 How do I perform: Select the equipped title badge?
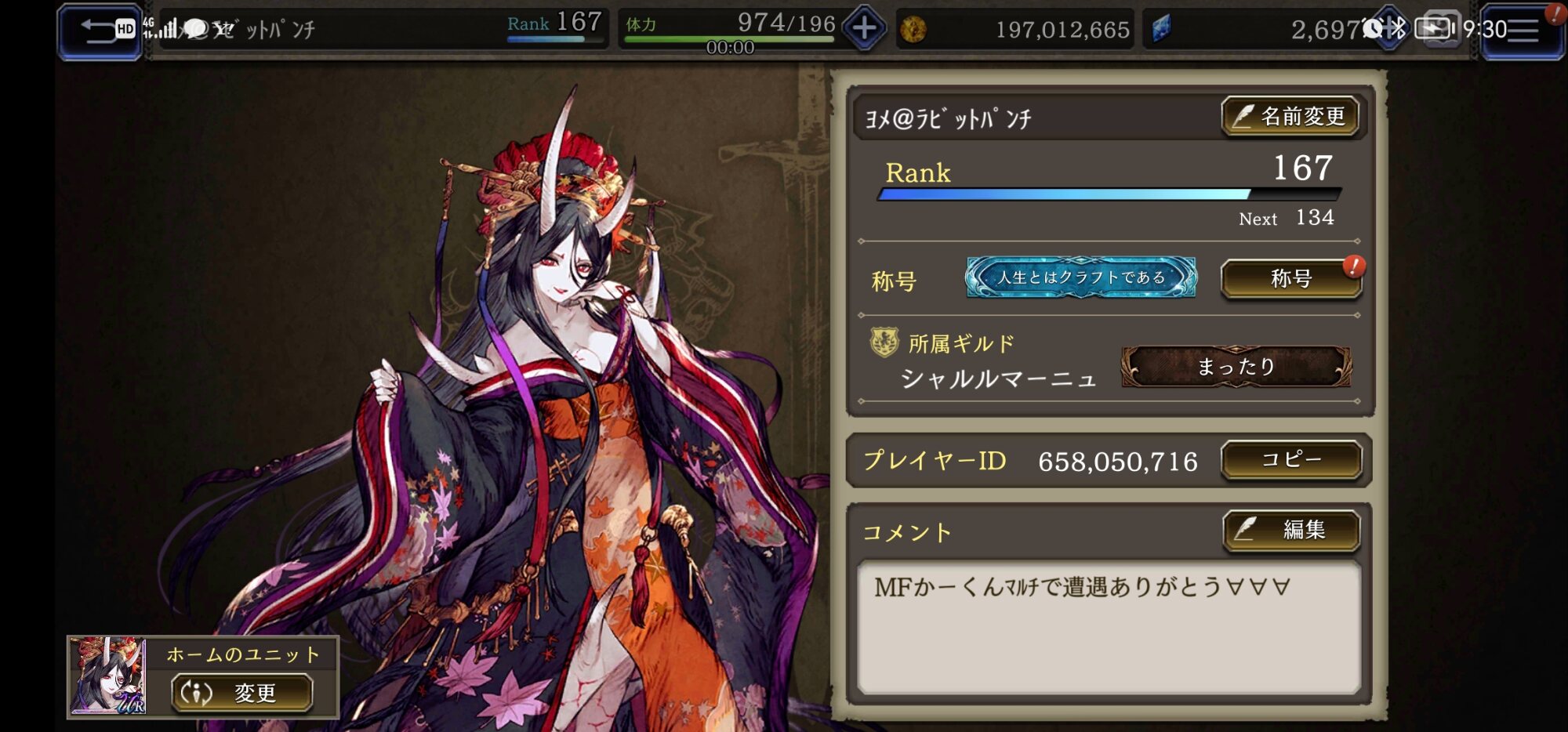coord(1080,277)
